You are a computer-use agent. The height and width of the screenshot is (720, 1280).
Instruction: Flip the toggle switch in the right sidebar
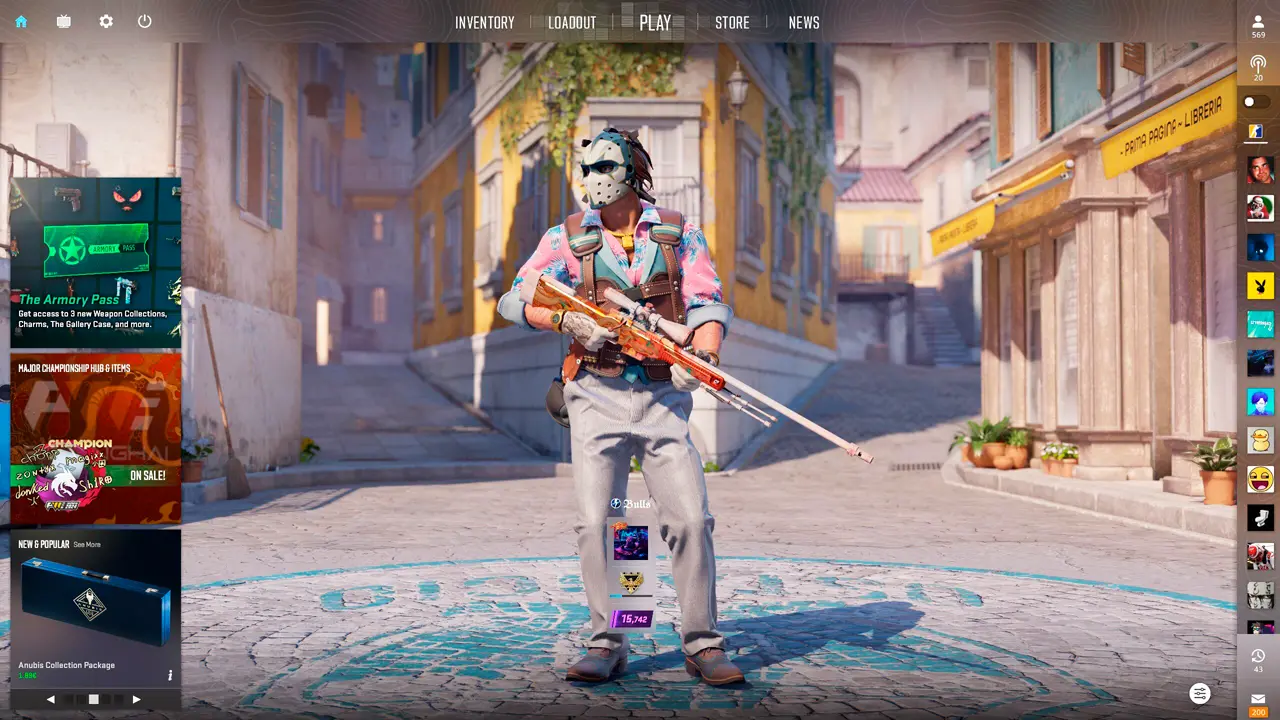click(1256, 102)
